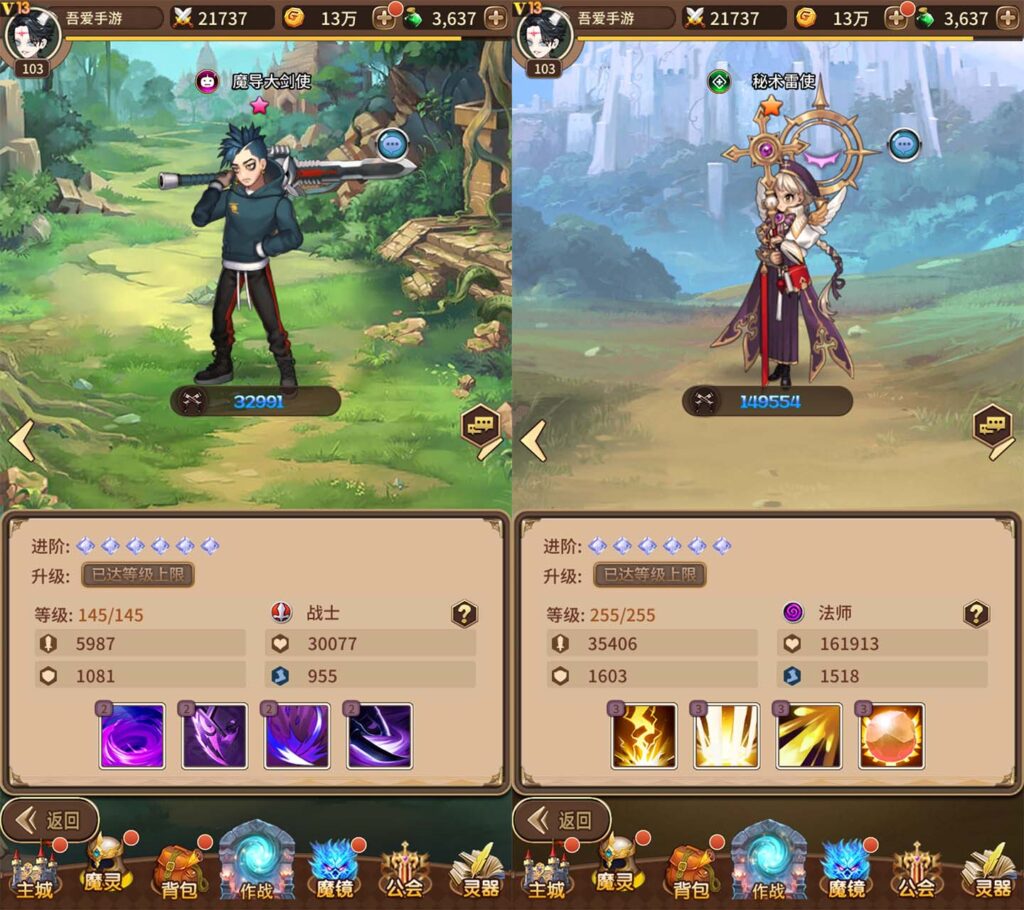Click 已达等级上限 button in the warrior's panel
The width and height of the screenshot is (1024, 910).
coord(138,574)
